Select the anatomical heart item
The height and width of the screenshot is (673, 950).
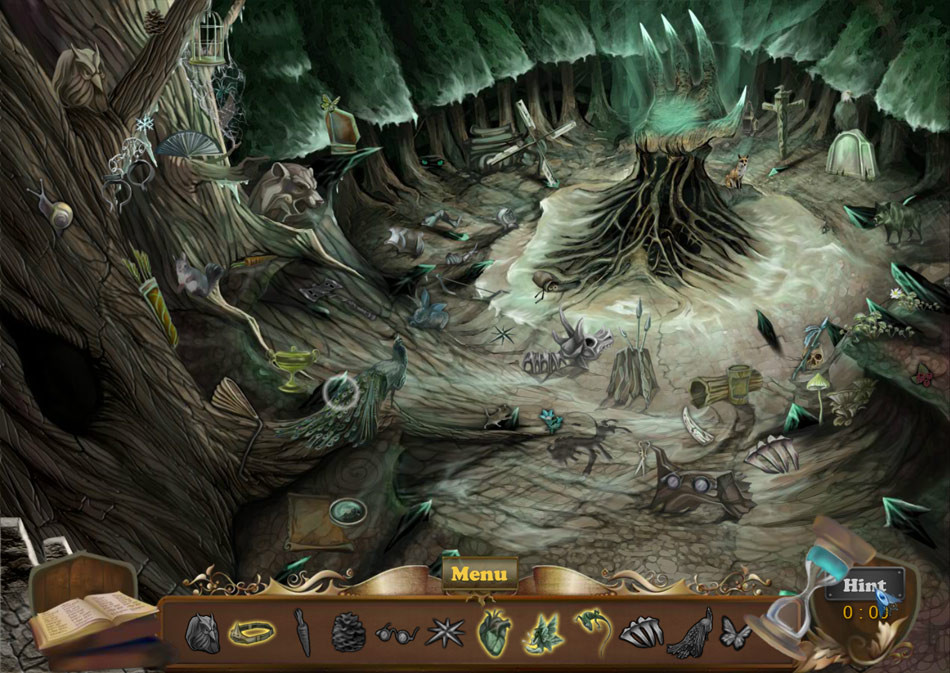(x=493, y=632)
